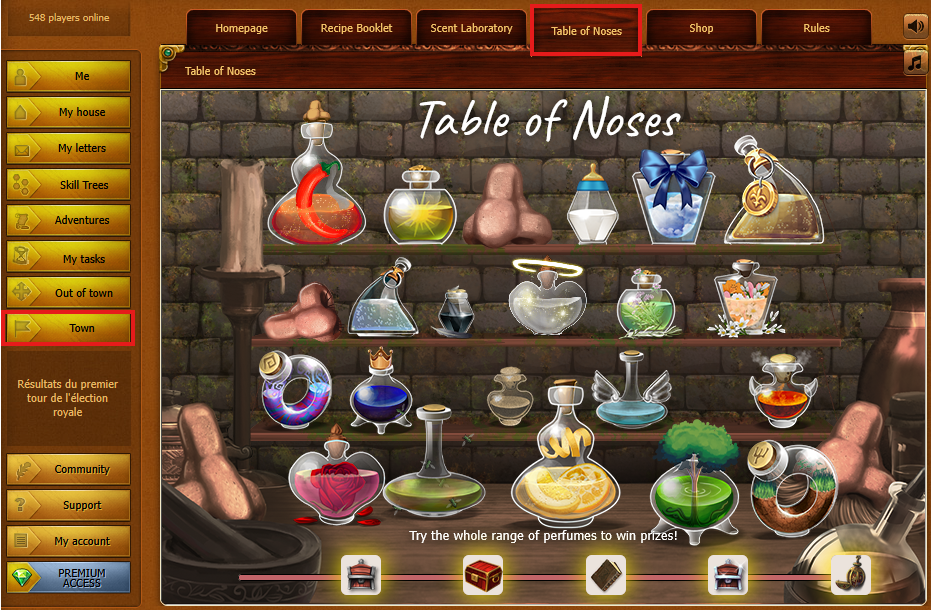Enter the Town menu
The image size is (931, 610).
click(x=69, y=328)
